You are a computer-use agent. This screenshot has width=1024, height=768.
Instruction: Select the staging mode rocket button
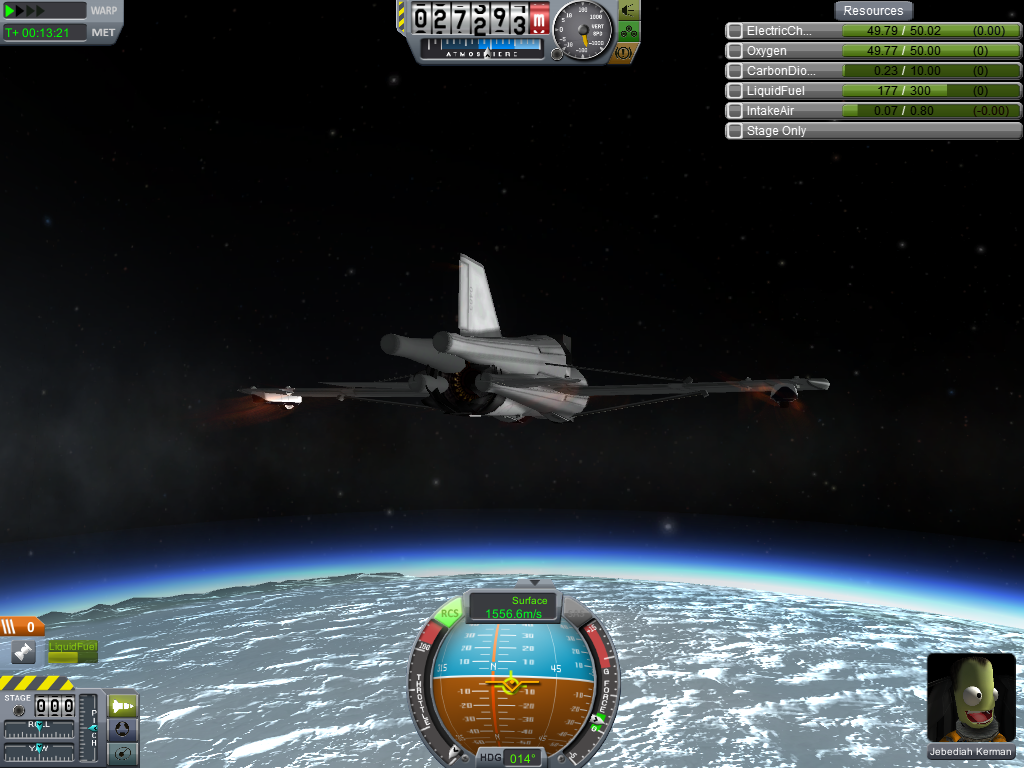123,706
